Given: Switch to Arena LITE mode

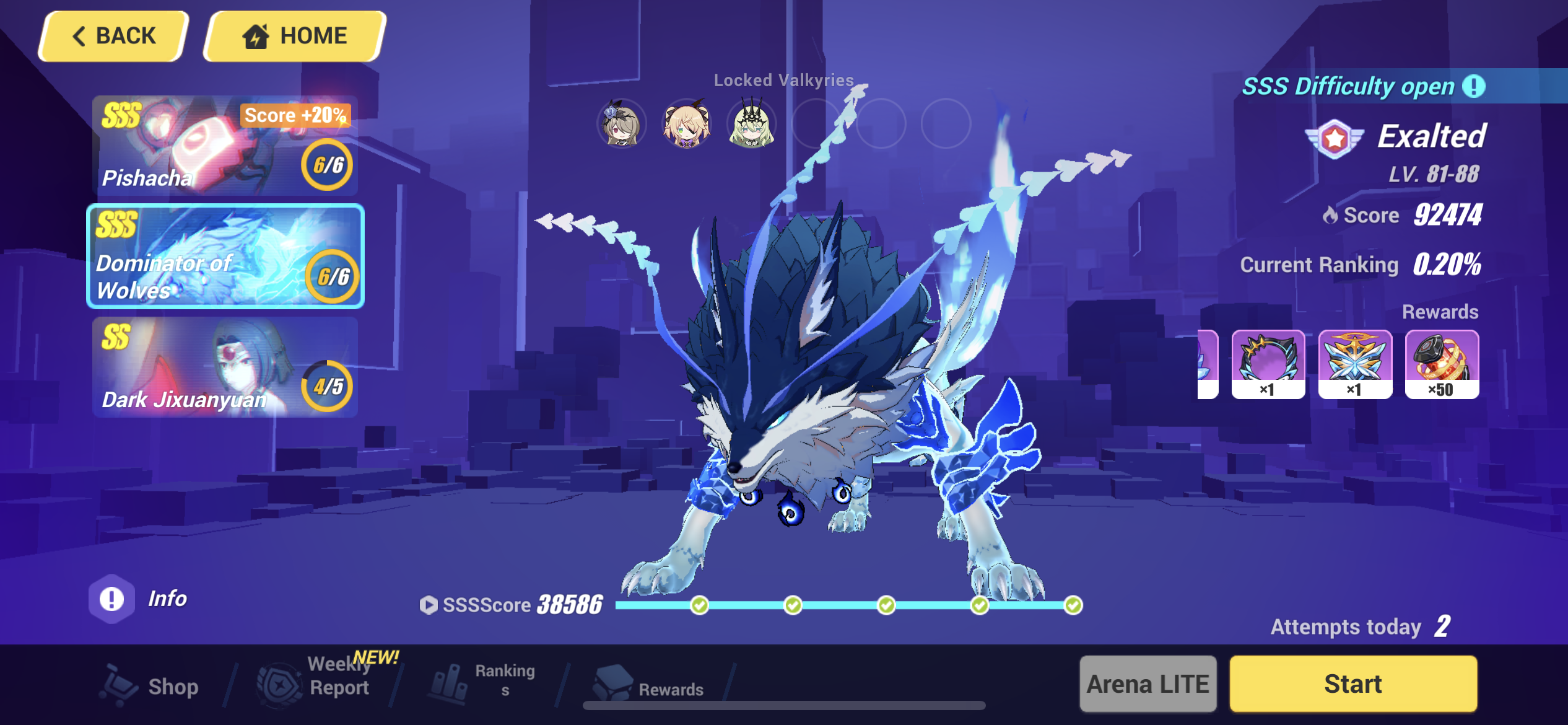Looking at the screenshot, I should [1147, 684].
